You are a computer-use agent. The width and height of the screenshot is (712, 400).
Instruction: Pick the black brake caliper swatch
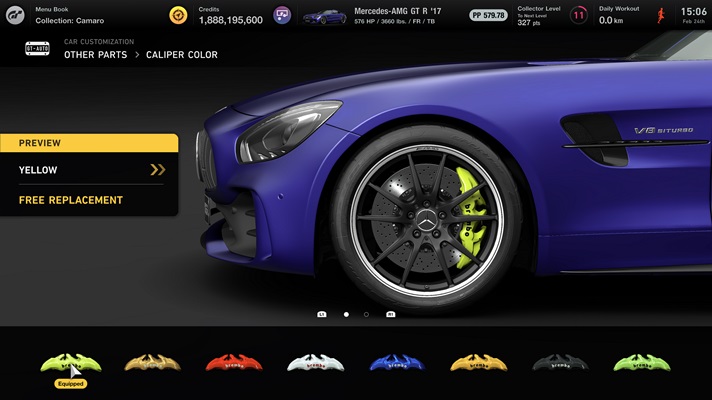559,363
